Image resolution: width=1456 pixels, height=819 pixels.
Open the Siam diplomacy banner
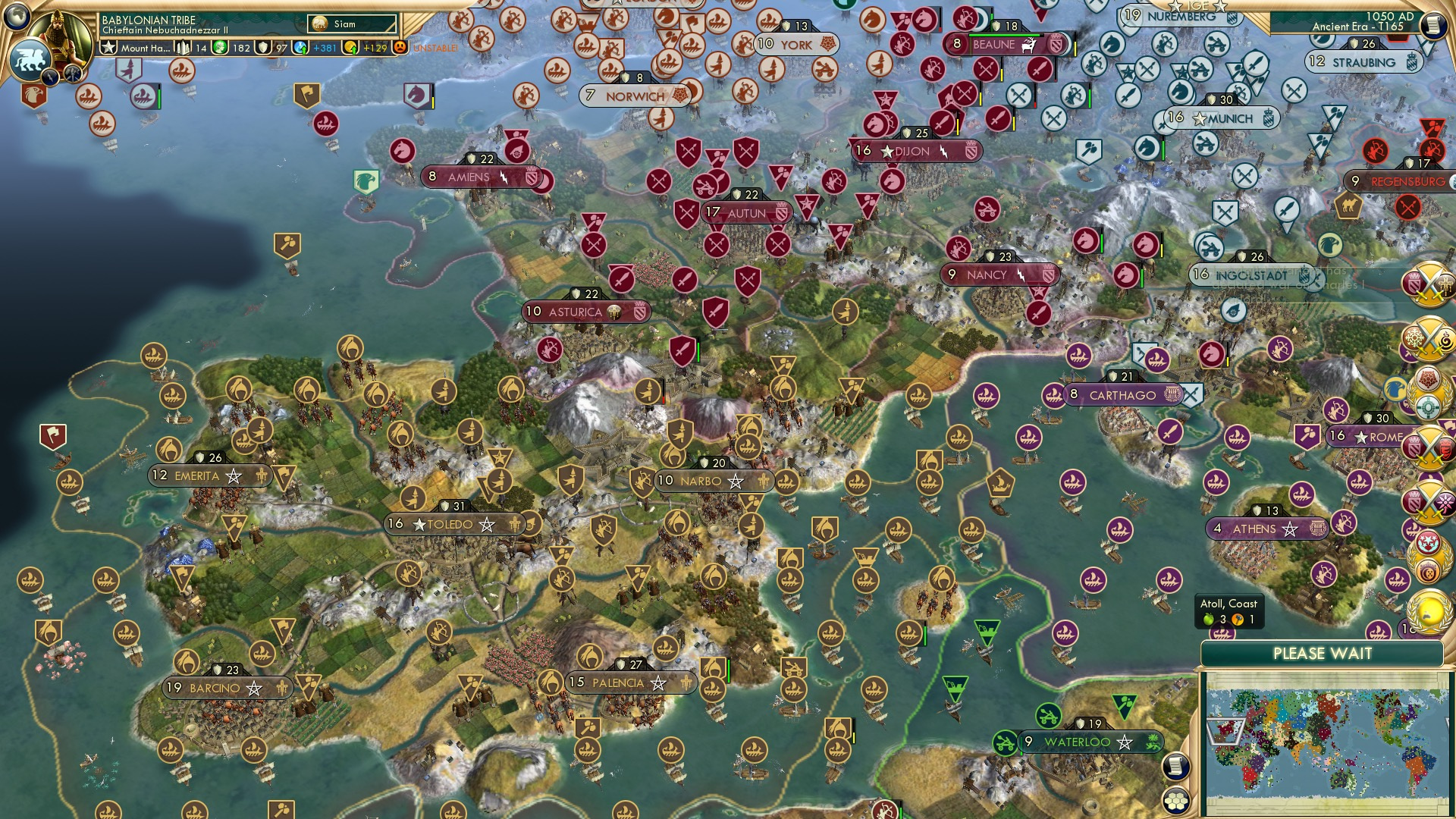tap(345, 24)
